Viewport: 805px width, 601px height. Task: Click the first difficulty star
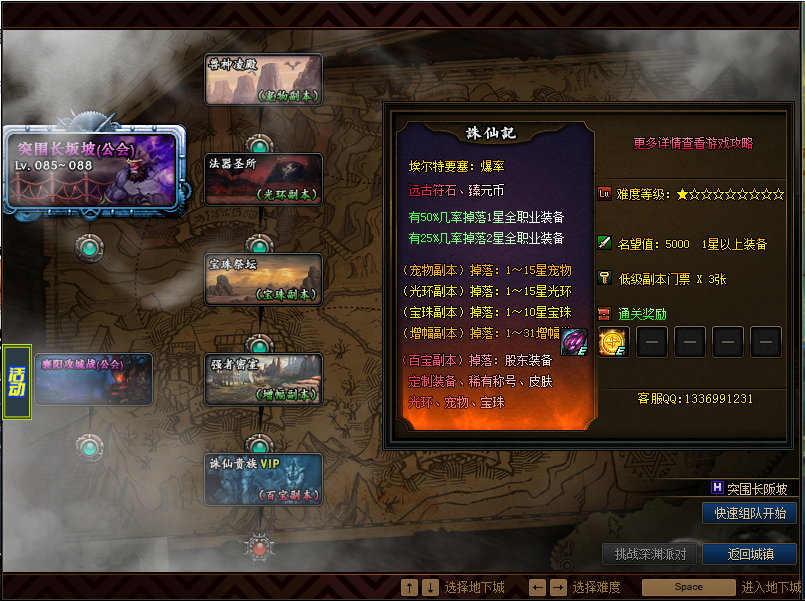(682, 194)
